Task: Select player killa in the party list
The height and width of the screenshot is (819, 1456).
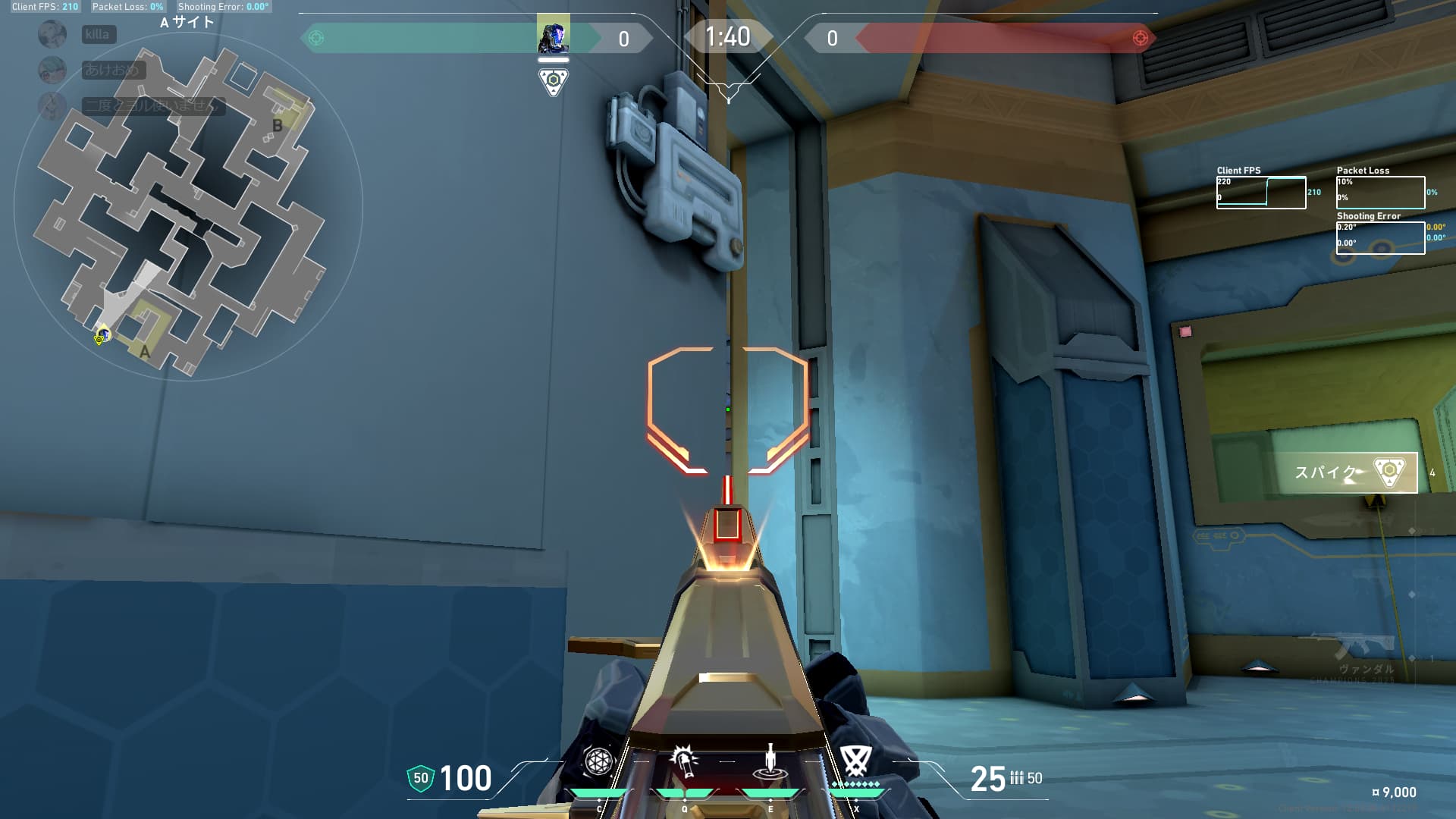Action: [x=99, y=34]
